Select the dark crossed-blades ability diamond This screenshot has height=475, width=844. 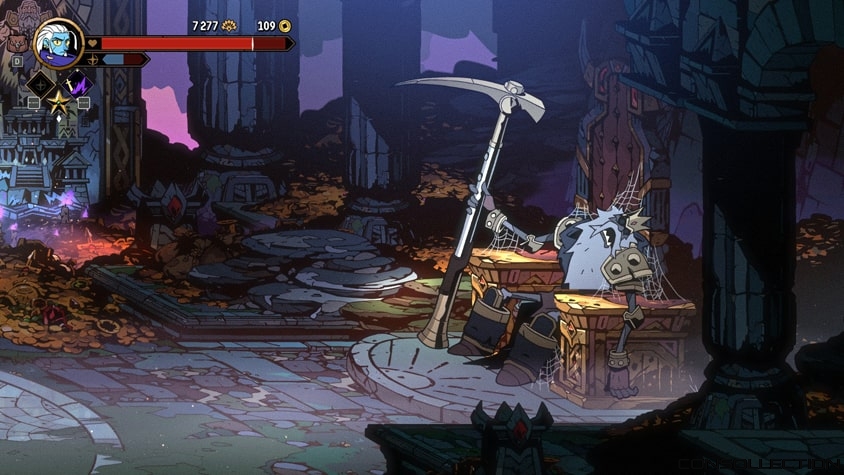[x=39, y=85]
